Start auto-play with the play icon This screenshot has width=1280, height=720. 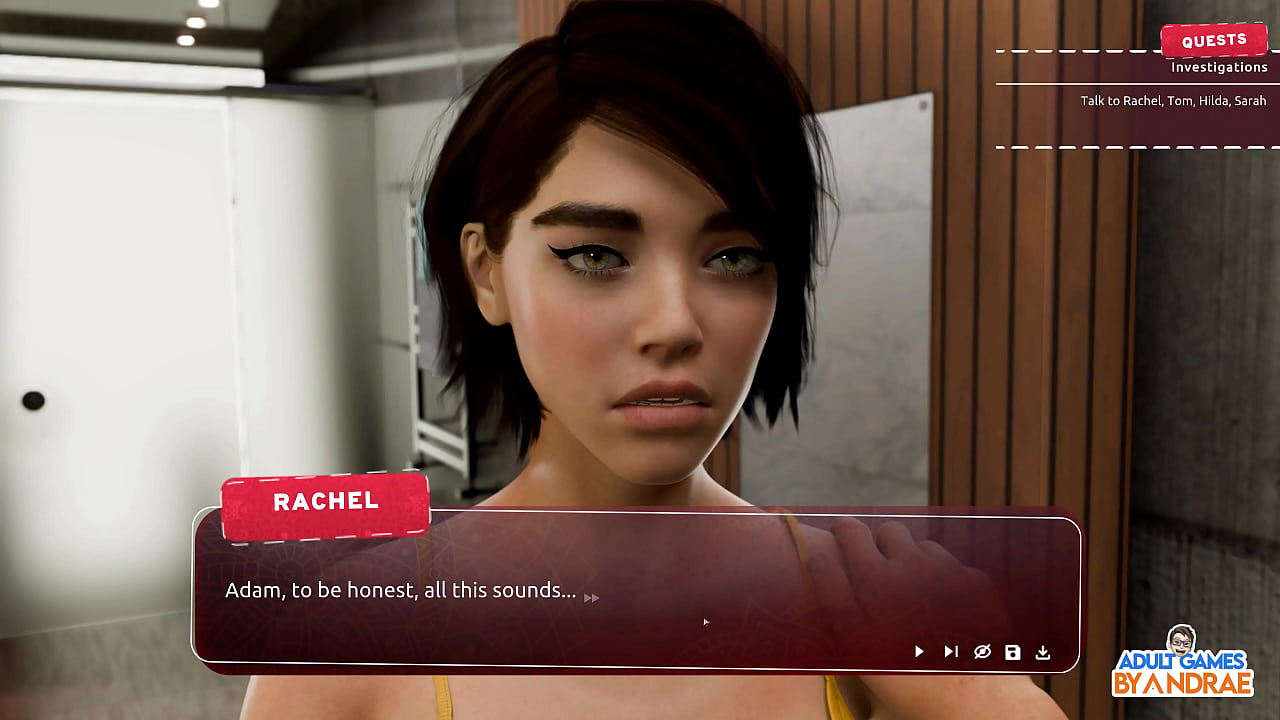[919, 652]
